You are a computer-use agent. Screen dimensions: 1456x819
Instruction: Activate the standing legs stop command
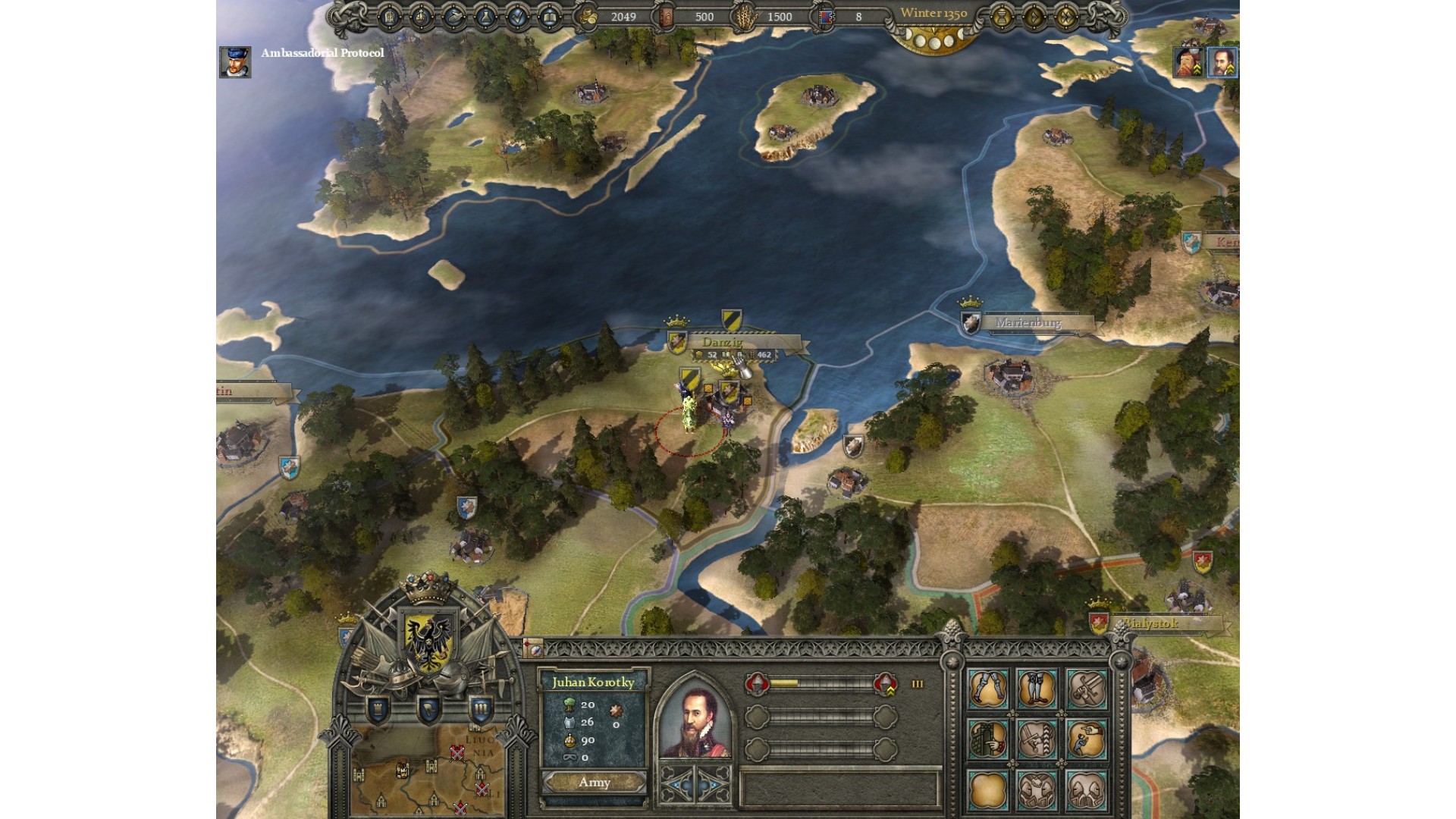[1037, 689]
